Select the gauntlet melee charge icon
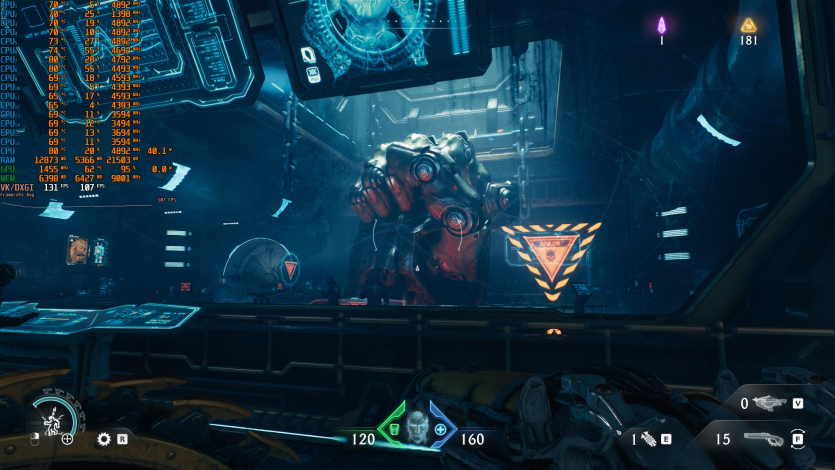Image resolution: width=835 pixels, height=470 pixels. tap(648, 438)
